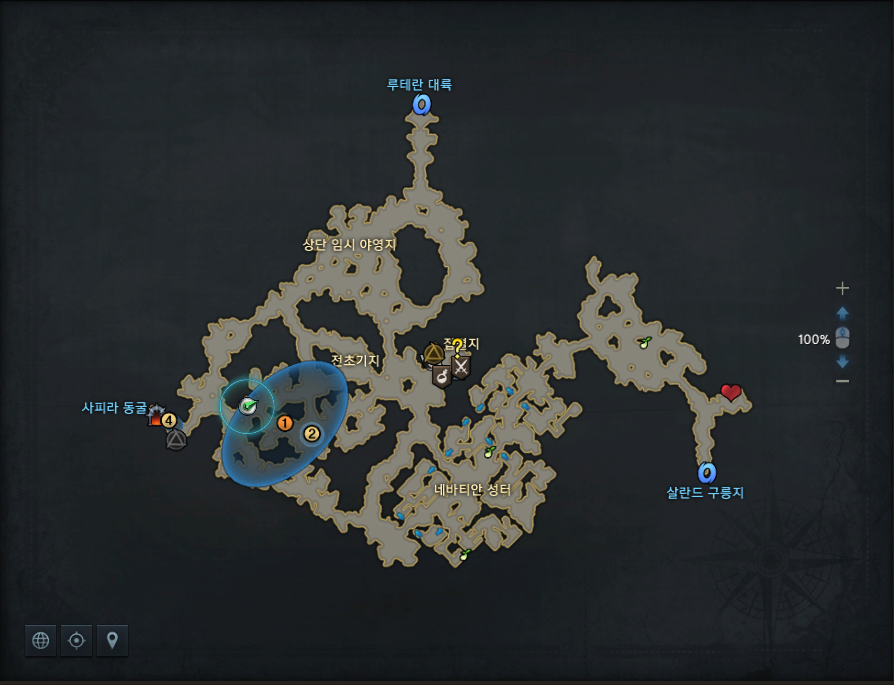This screenshot has height=685, width=894.
Task: Click the green checkmark quest marker
Action: (248, 405)
